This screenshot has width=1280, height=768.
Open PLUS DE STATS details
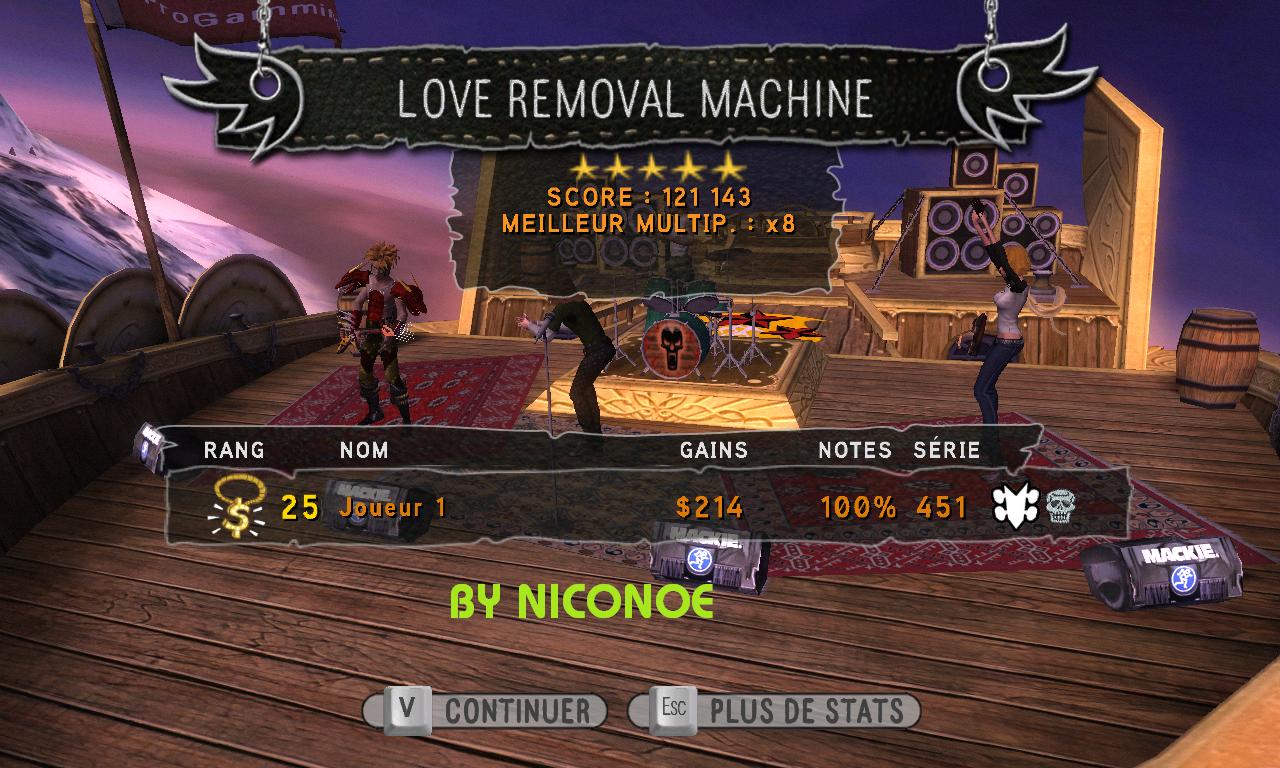coord(775,711)
